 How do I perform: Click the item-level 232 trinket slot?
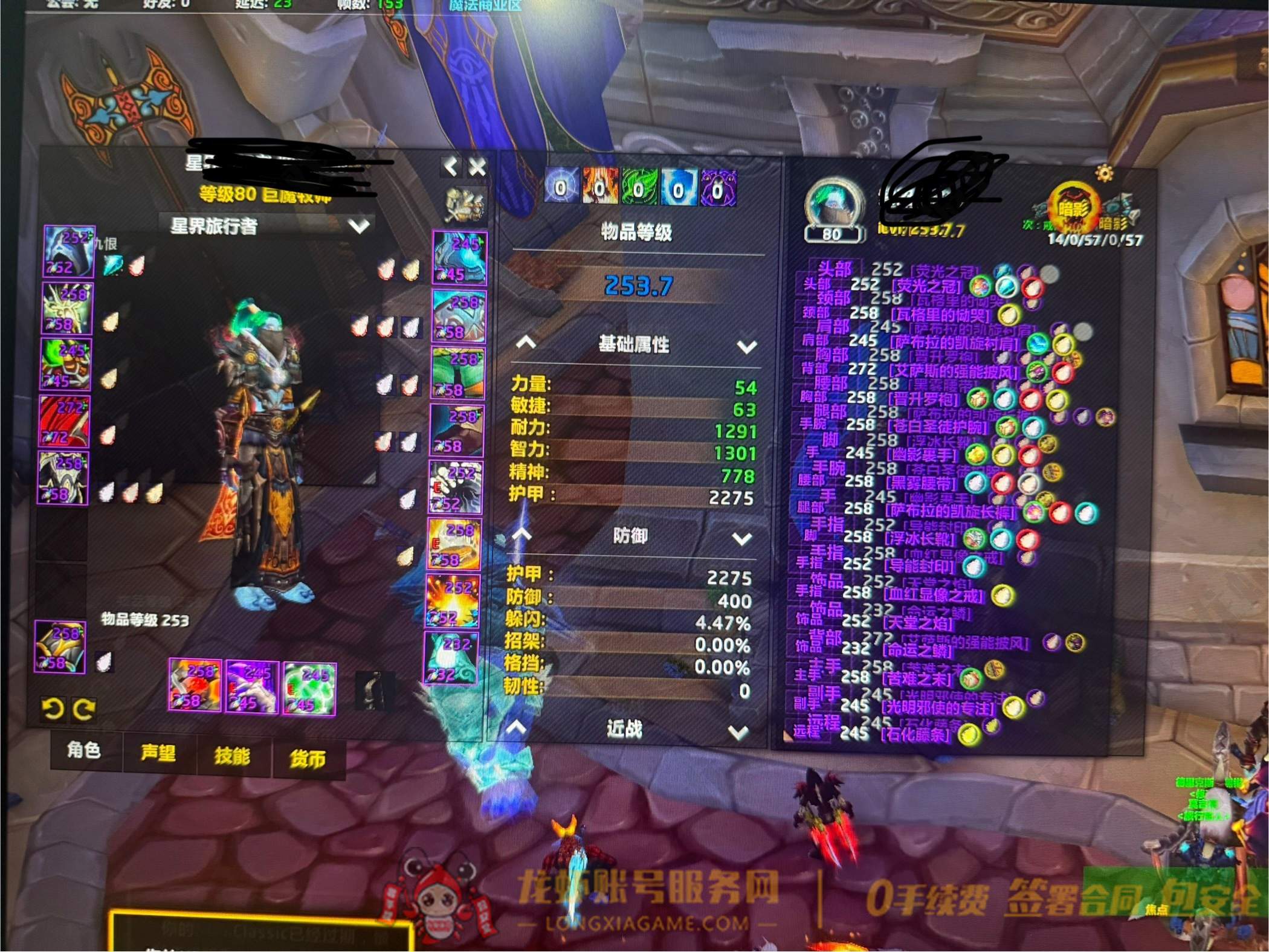[x=451, y=657]
